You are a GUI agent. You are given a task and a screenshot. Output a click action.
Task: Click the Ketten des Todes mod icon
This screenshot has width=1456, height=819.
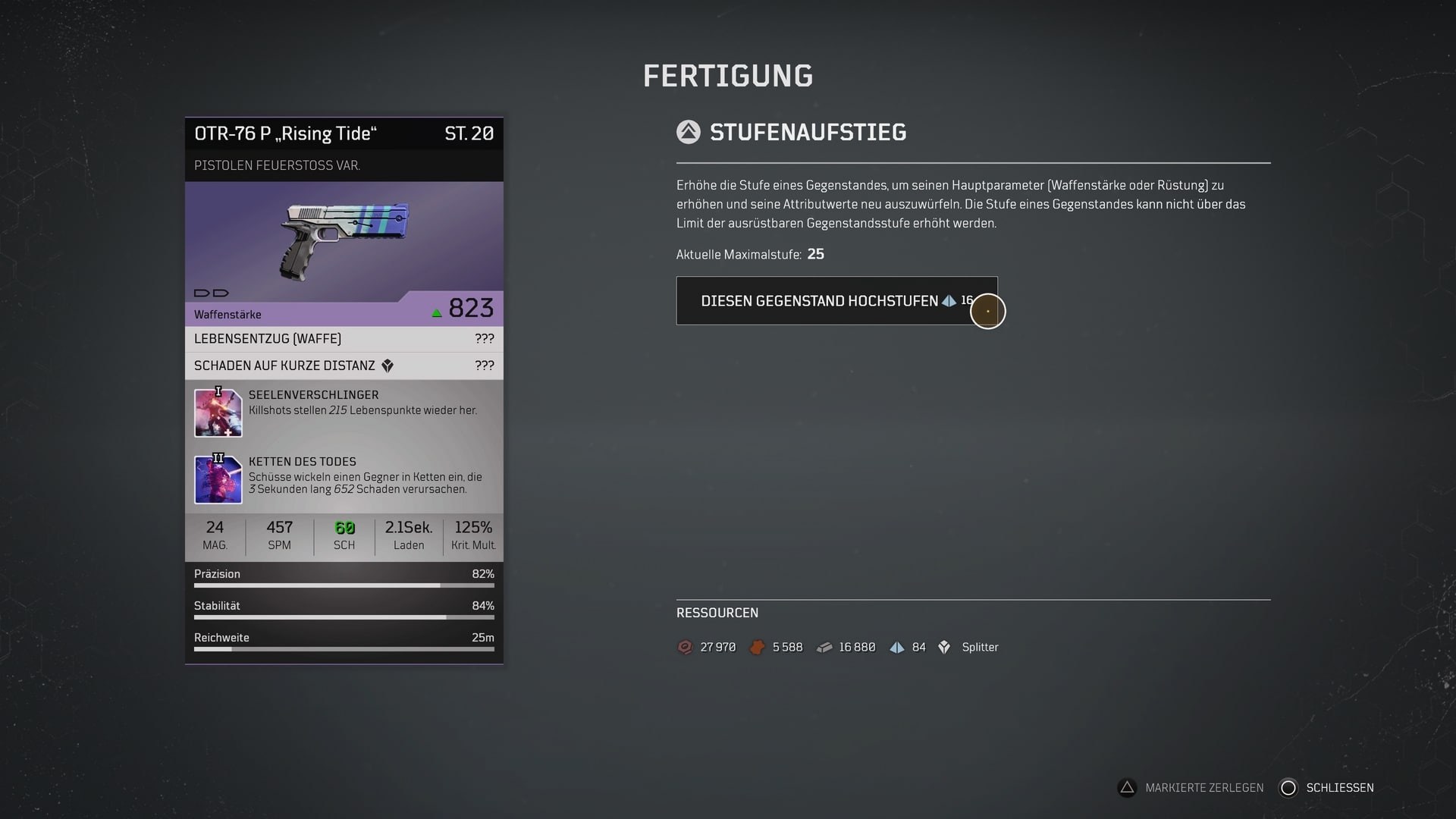pyautogui.click(x=218, y=480)
